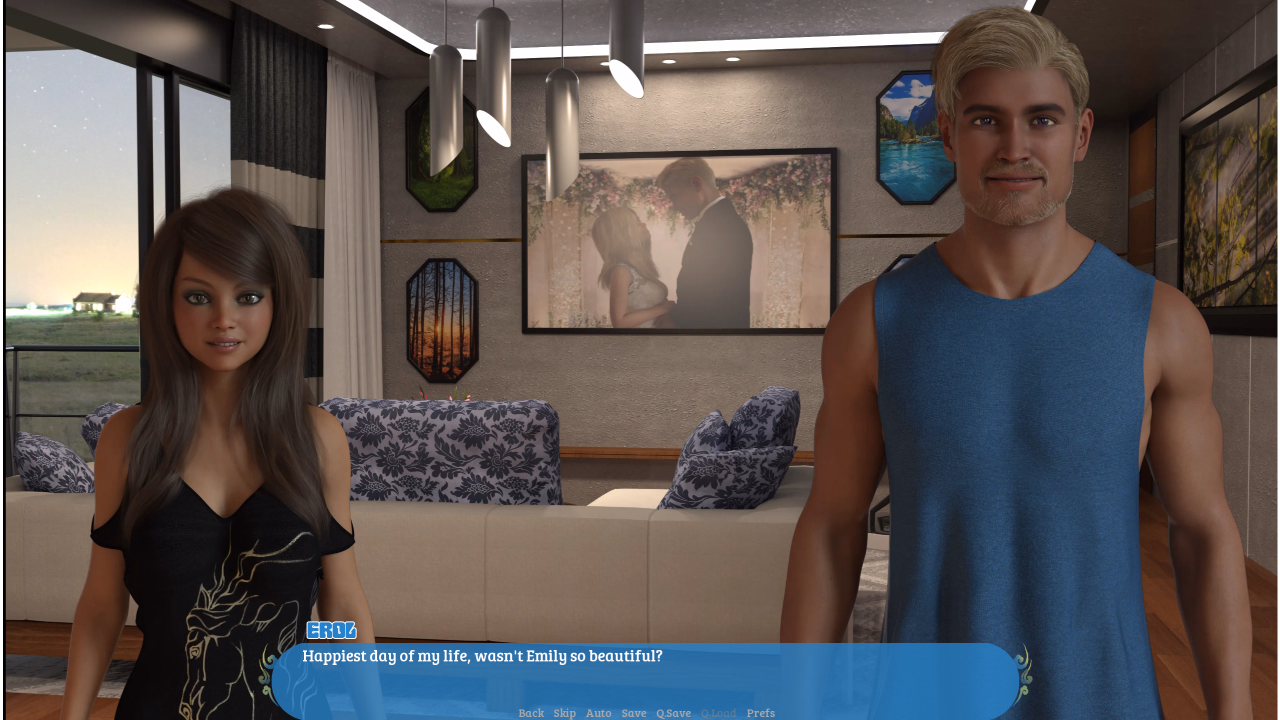1280x720 pixels.
Task: Toggle Auto-forward dialogue mode
Action: click(598, 713)
